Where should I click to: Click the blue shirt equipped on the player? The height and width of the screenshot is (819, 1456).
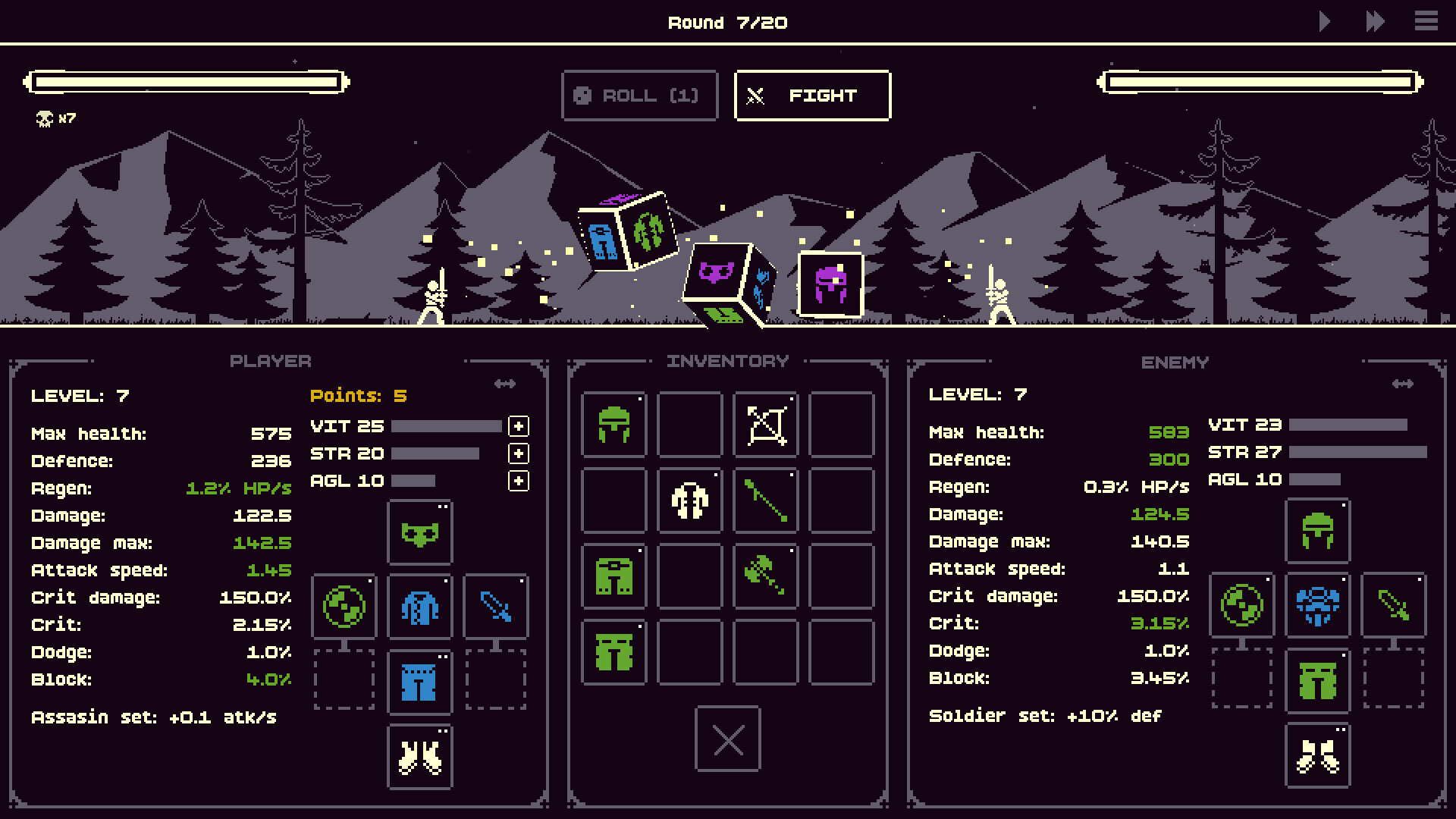[x=419, y=607]
